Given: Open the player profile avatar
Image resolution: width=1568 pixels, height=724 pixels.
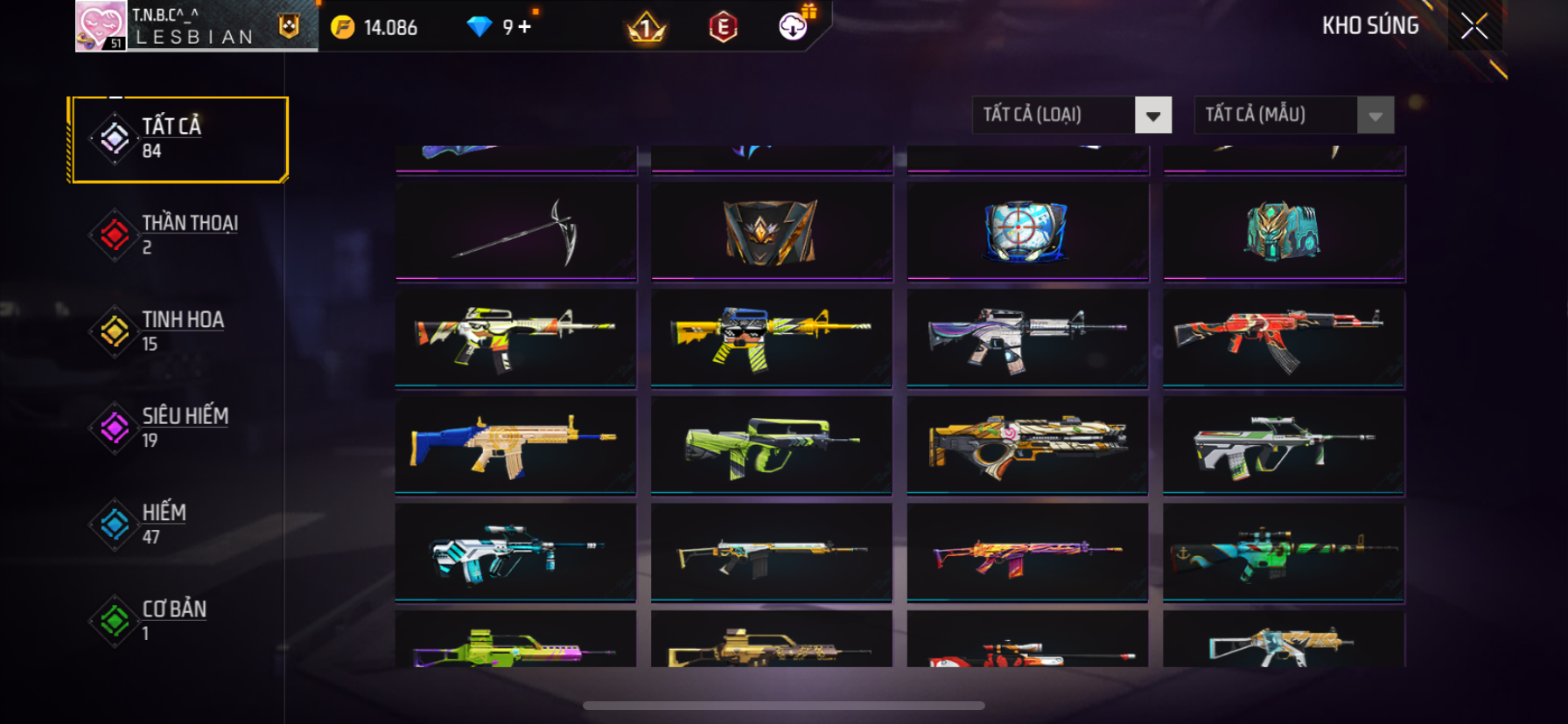Looking at the screenshot, I should click(101, 26).
